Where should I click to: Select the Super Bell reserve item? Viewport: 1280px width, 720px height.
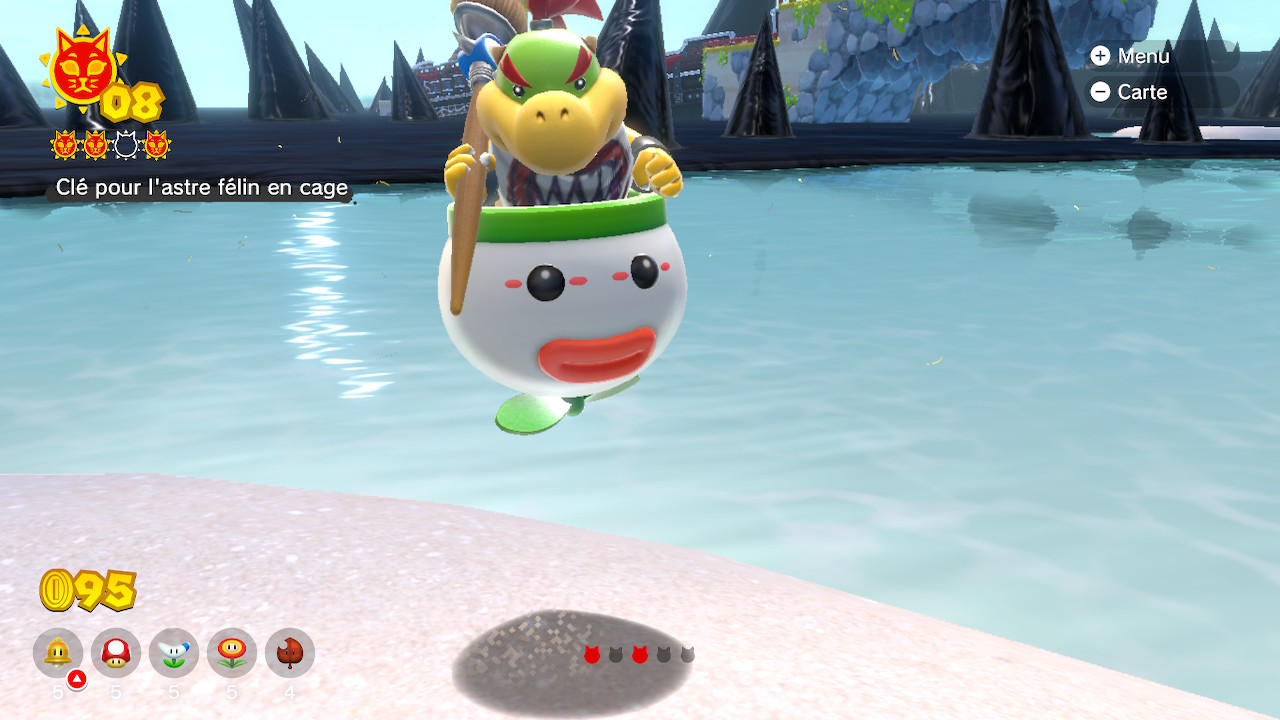[58, 653]
